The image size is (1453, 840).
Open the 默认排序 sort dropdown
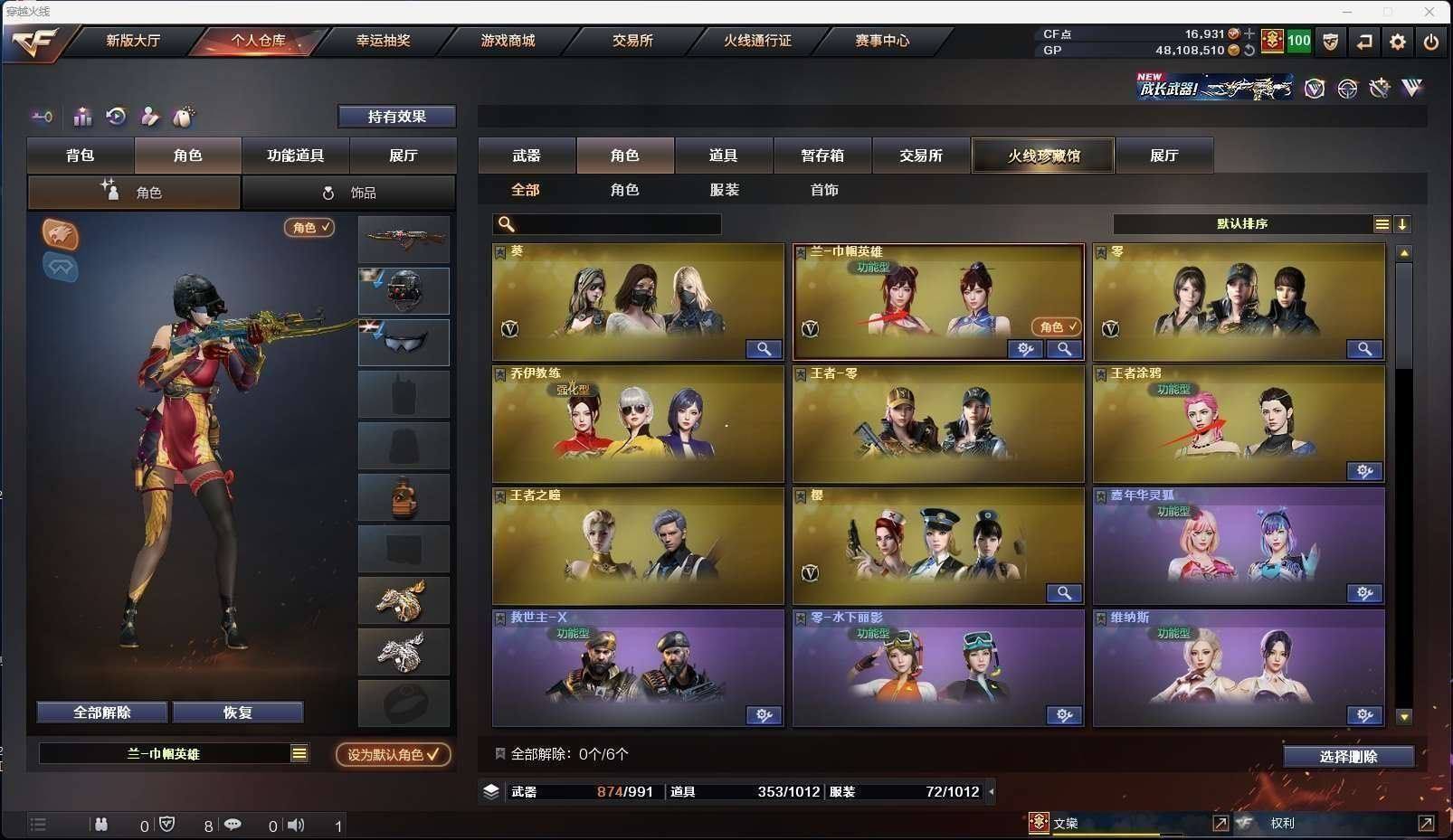coord(1242,224)
